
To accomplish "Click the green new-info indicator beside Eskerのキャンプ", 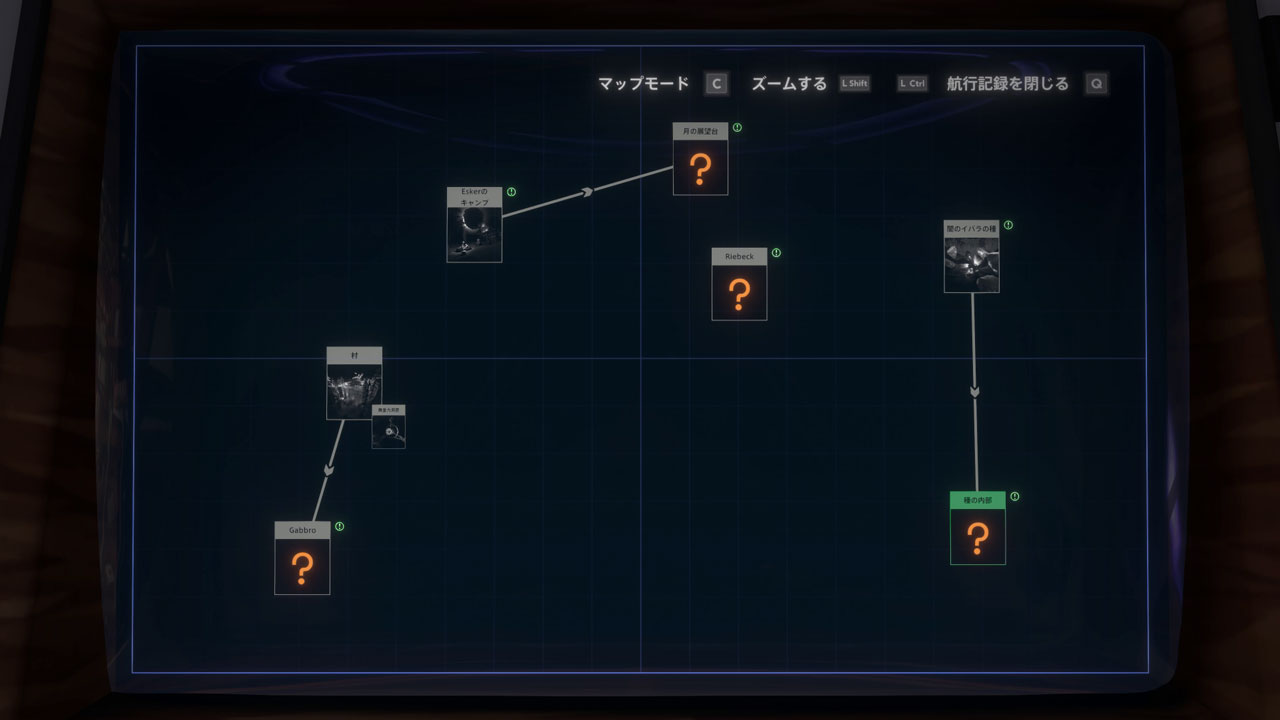I will (x=509, y=189).
